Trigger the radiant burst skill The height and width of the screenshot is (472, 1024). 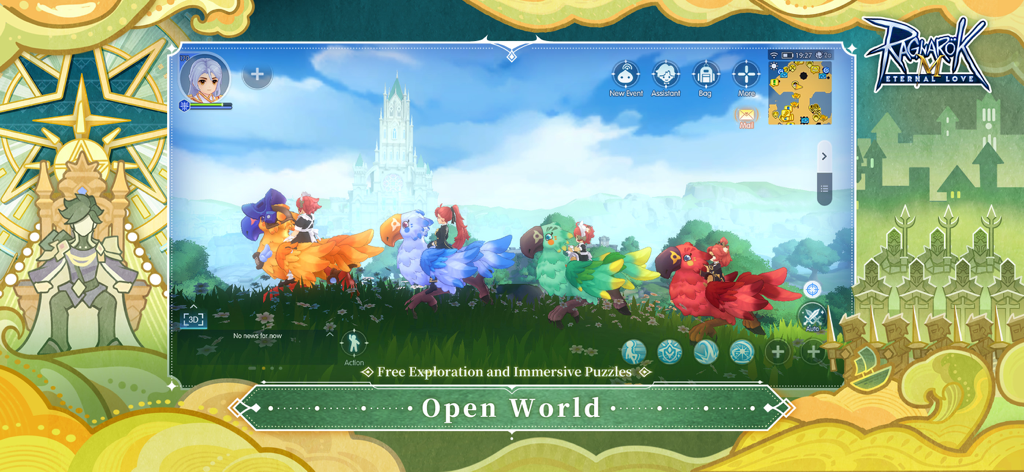[x=741, y=351]
